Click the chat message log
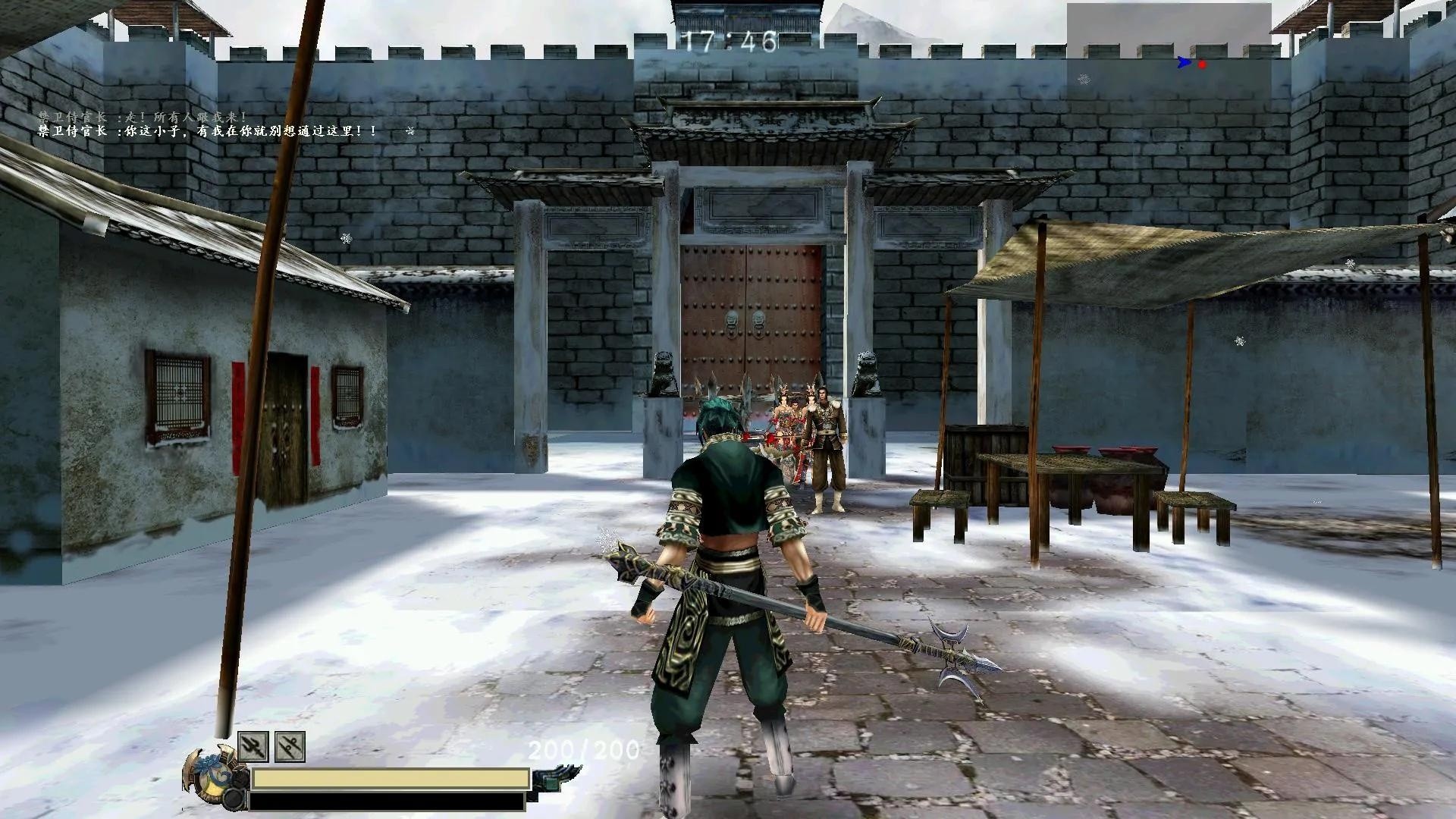The width and height of the screenshot is (1456, 819). tap(209, 124)
